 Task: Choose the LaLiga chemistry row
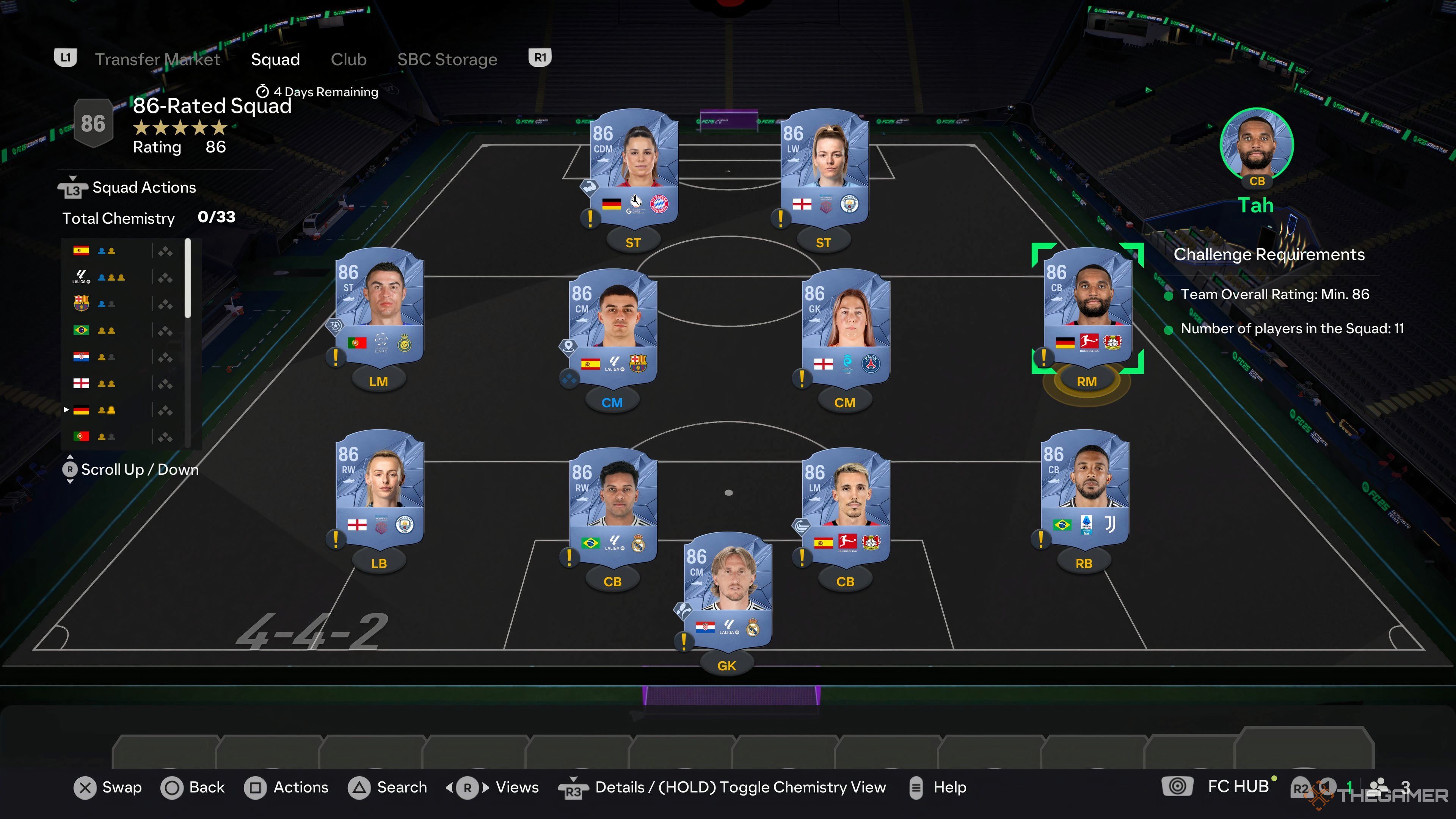[121, 278]
